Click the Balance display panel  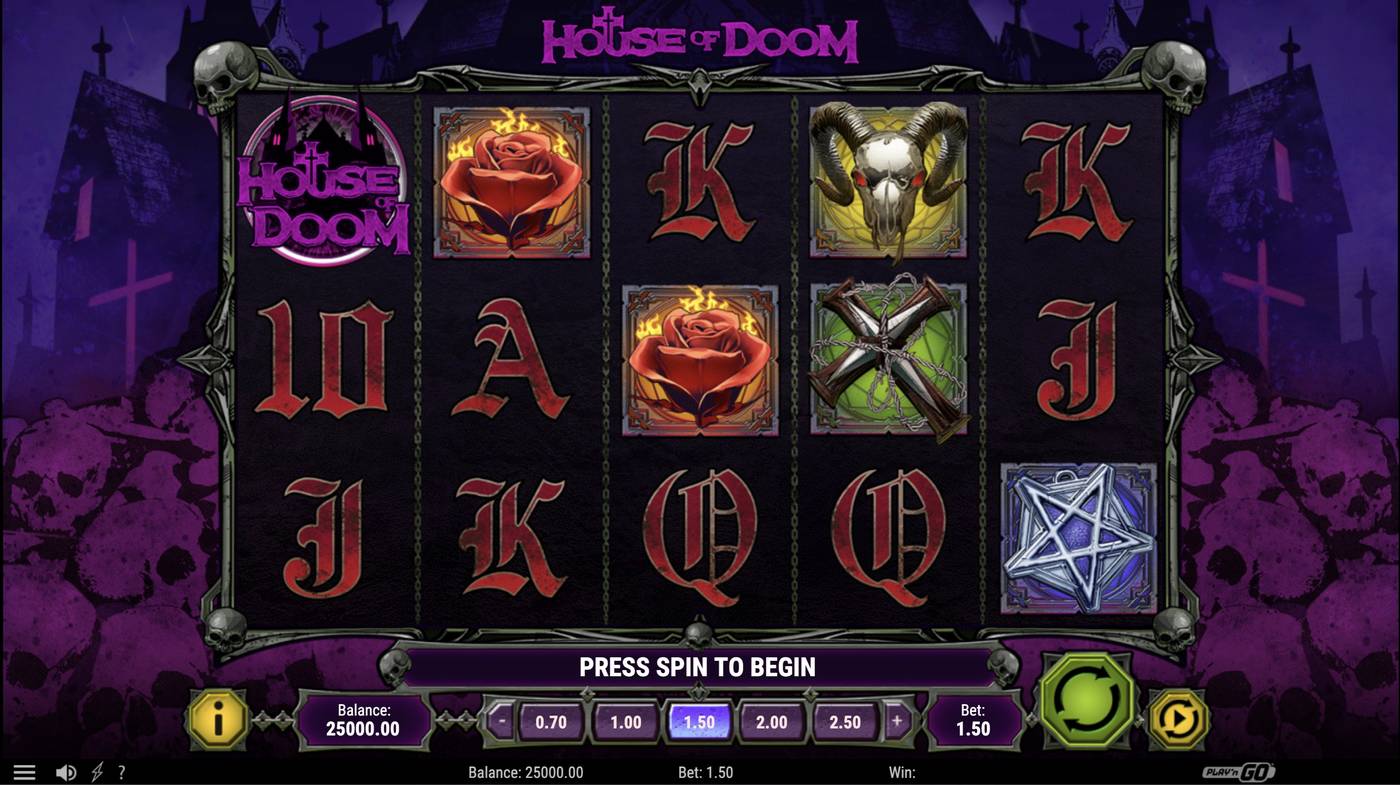pos(367,719)
